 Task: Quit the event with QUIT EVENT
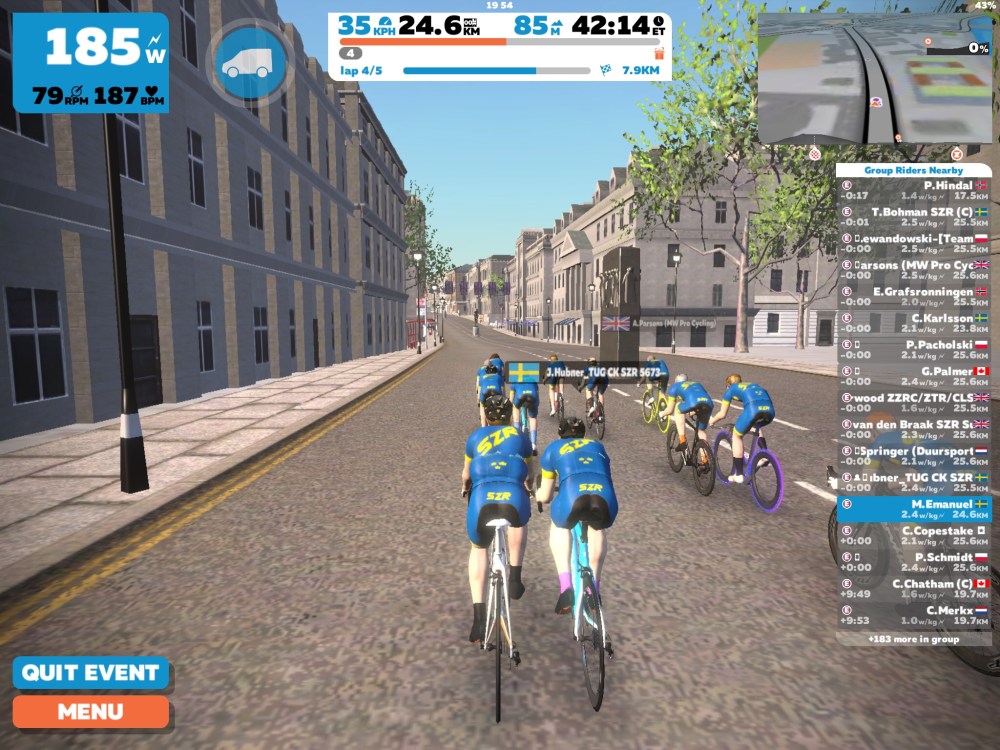[90, 672]
